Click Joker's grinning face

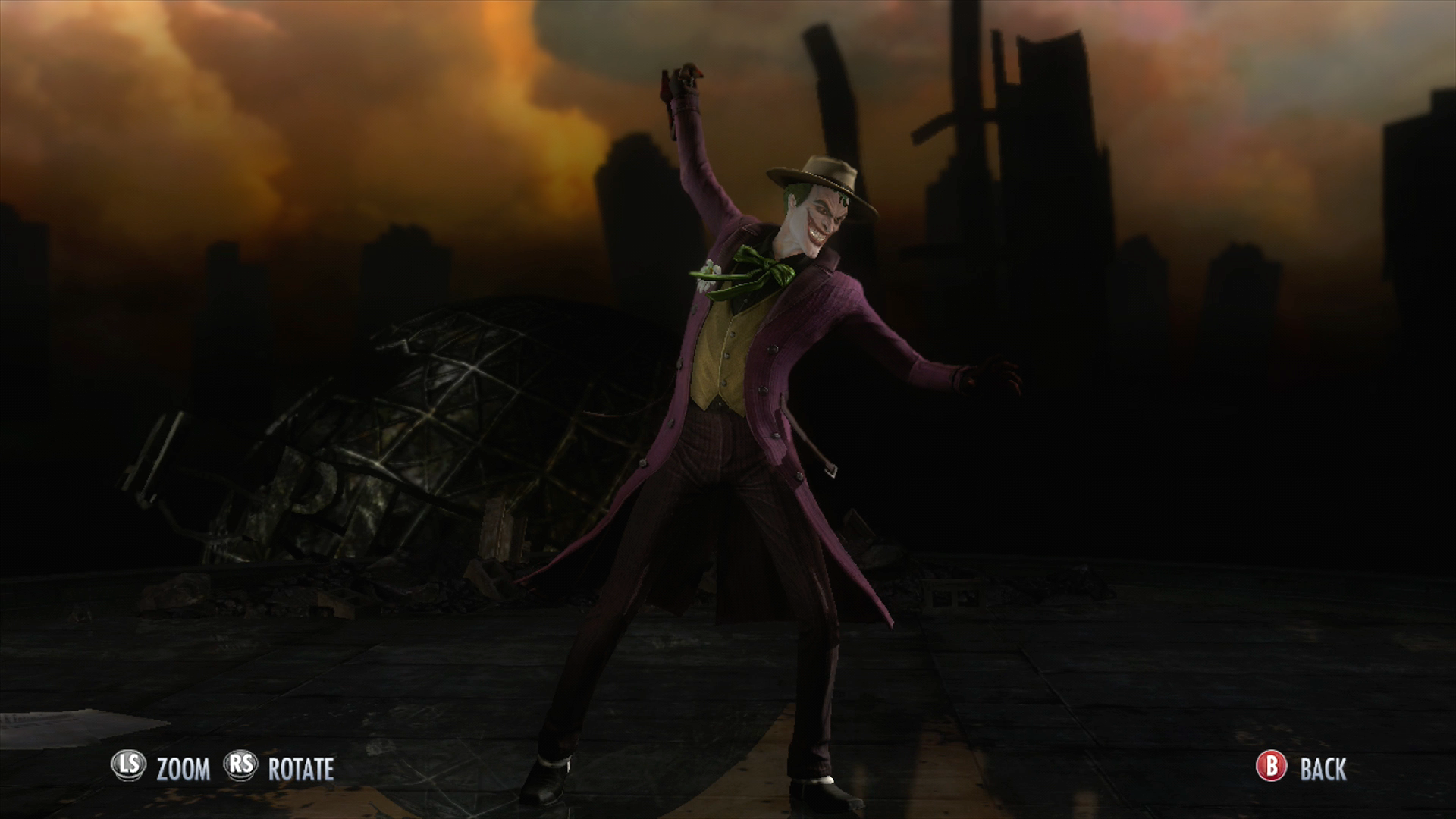click(815, 220)
